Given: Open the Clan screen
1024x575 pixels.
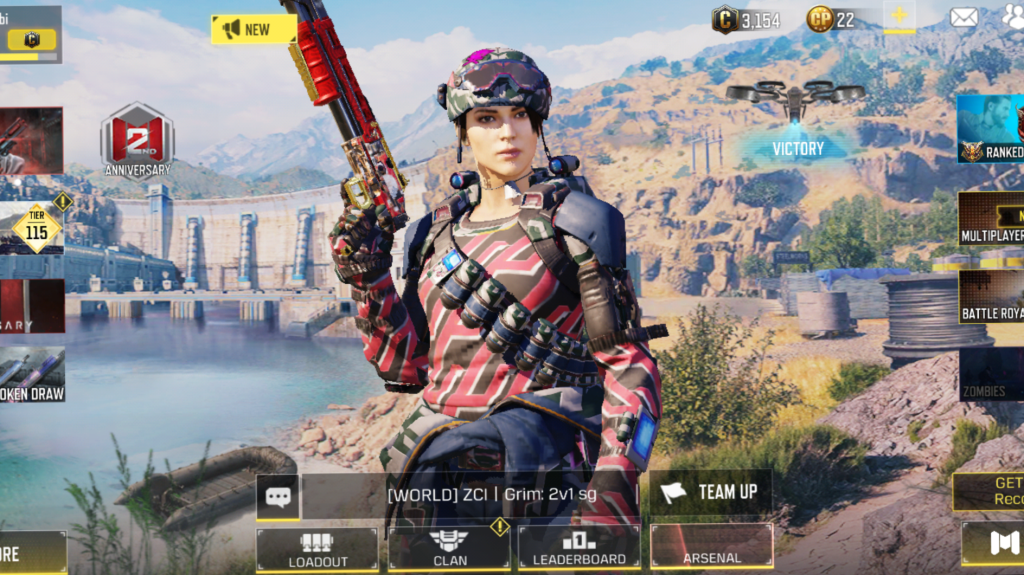Looking at the screenshot, I should point(449,549).
